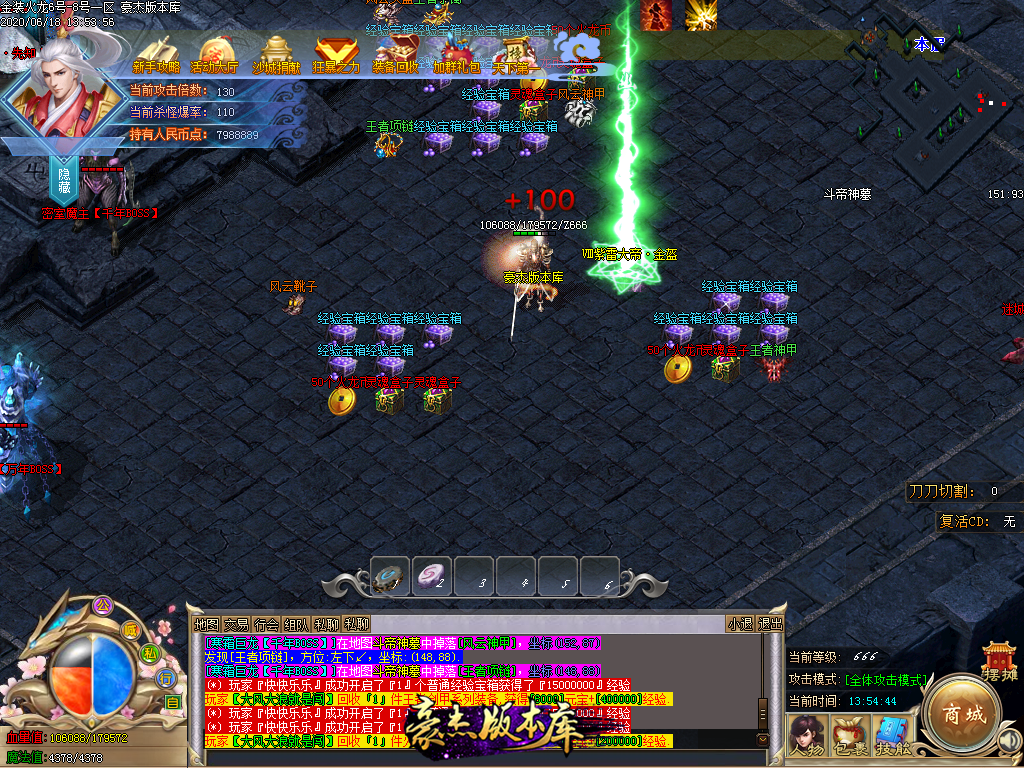Screen dimensions: 1024x768
Task: Select the 沙城捐献 donation icon
Action: [276, 53]
